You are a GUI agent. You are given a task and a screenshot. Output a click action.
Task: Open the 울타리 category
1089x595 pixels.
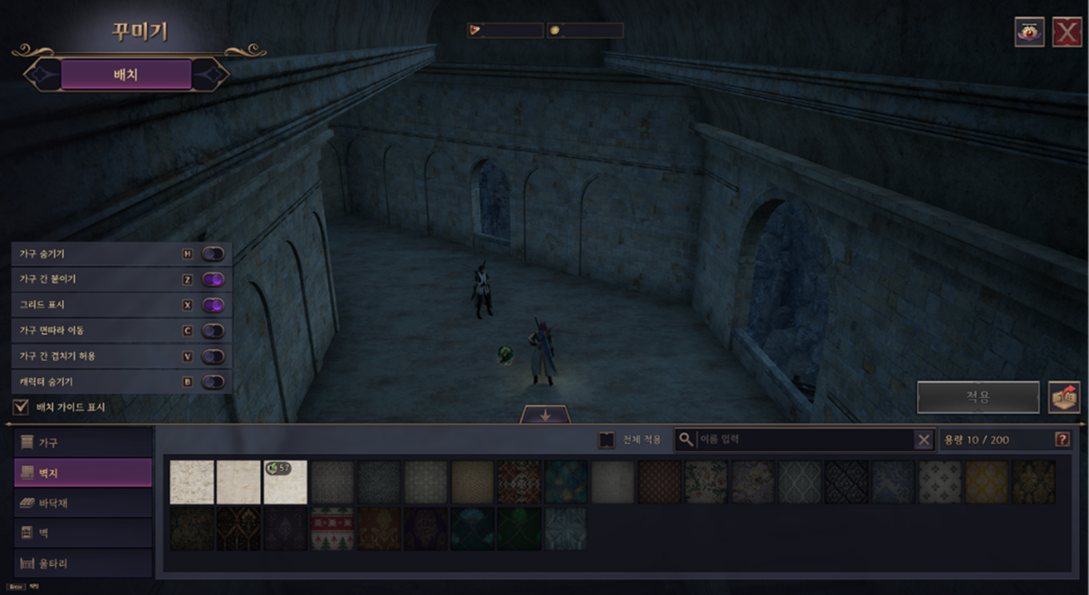[x=83, y=563]
